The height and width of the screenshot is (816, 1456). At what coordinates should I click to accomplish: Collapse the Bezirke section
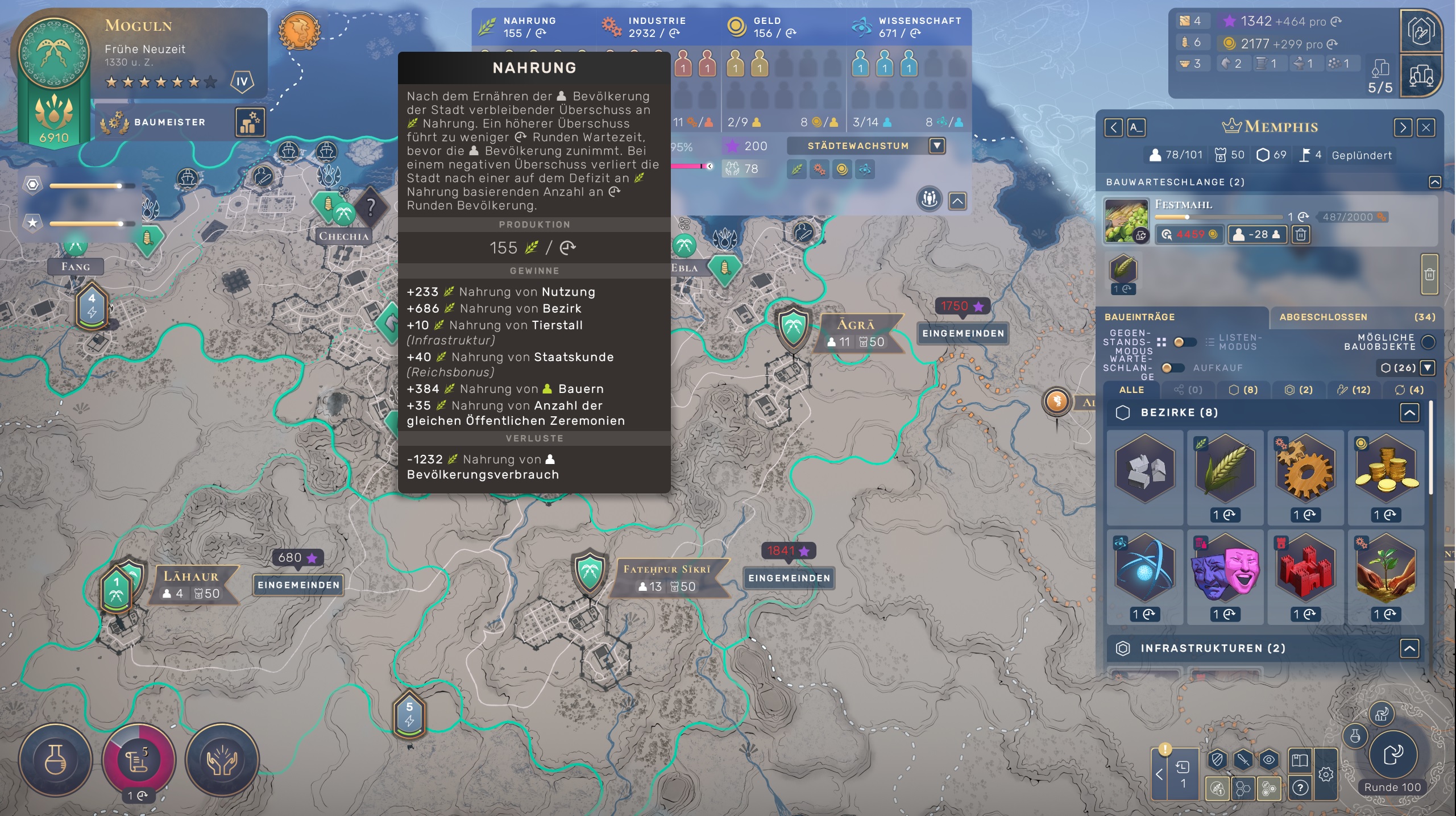pyautogui.click(x=1409, y=413)
